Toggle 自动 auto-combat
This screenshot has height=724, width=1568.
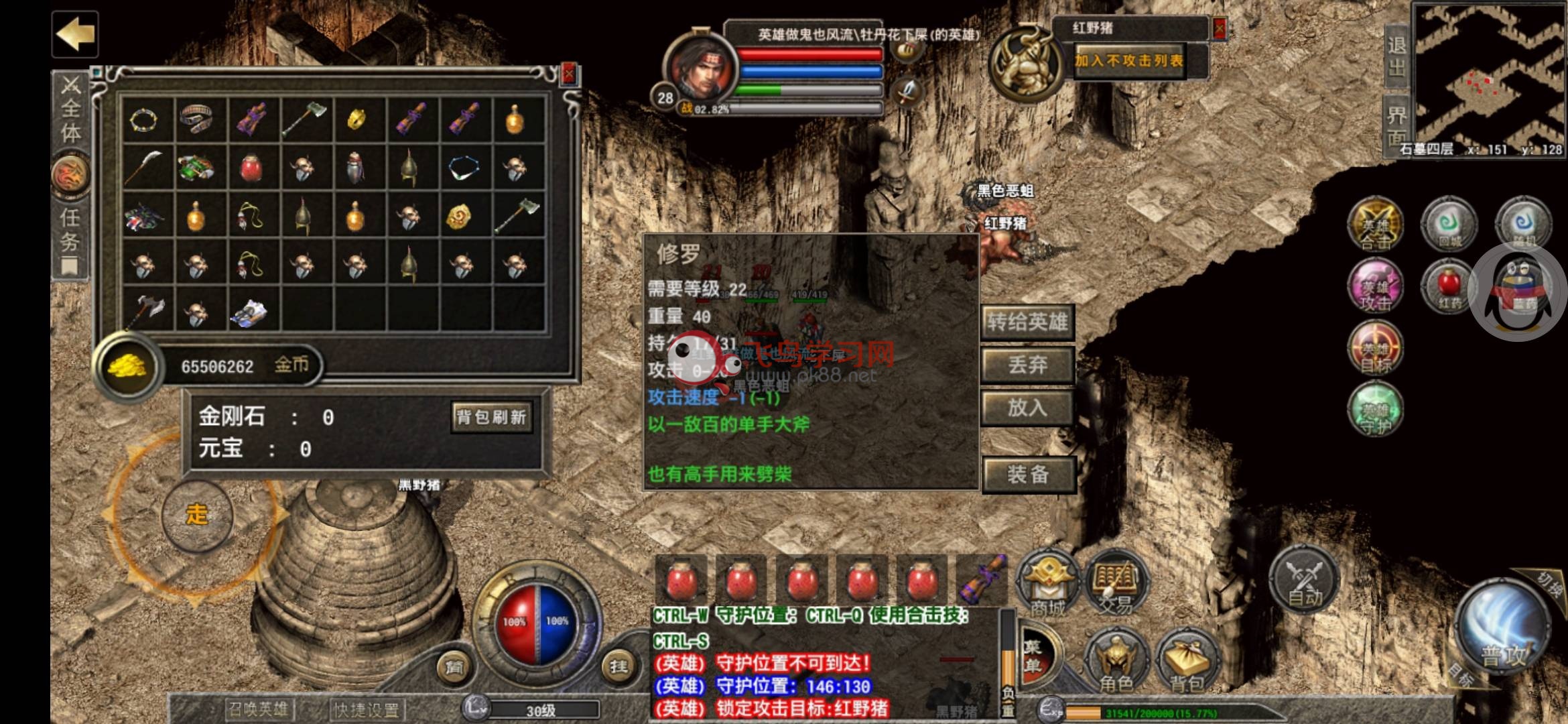tap(1304, 578)
